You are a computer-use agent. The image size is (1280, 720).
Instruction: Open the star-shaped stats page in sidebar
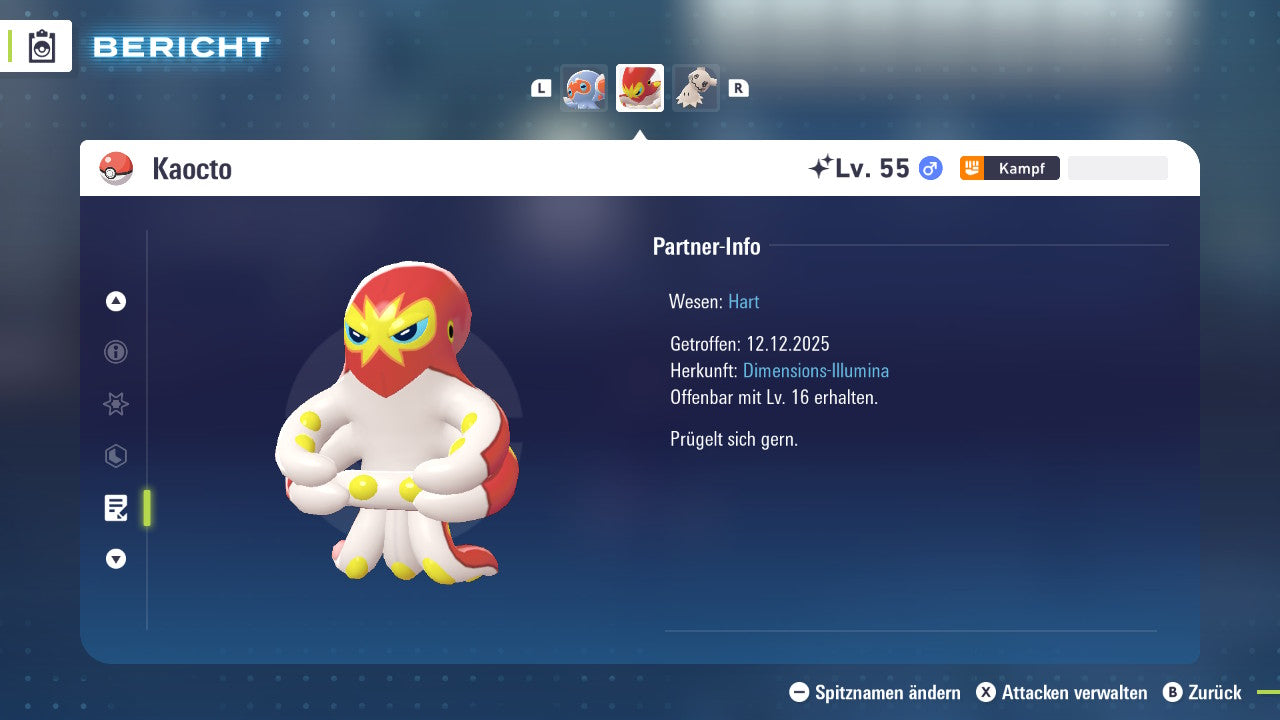(x=115, y=404)
